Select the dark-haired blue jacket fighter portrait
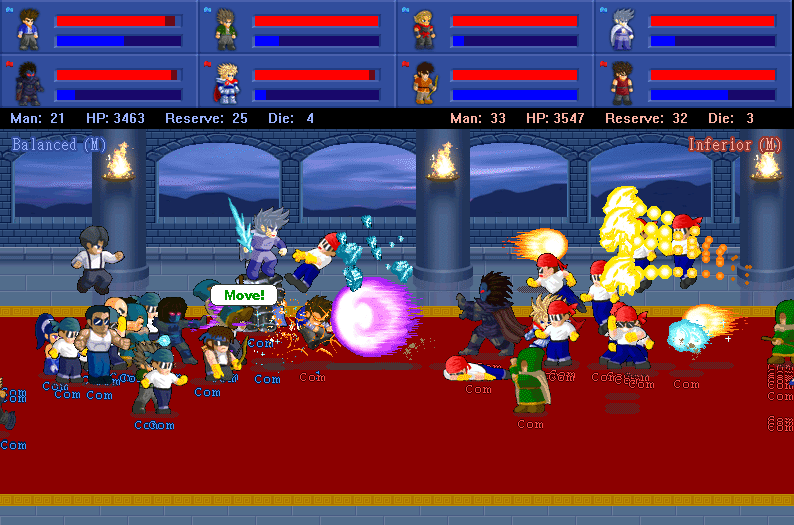The image size is (794, 525). 29,28
